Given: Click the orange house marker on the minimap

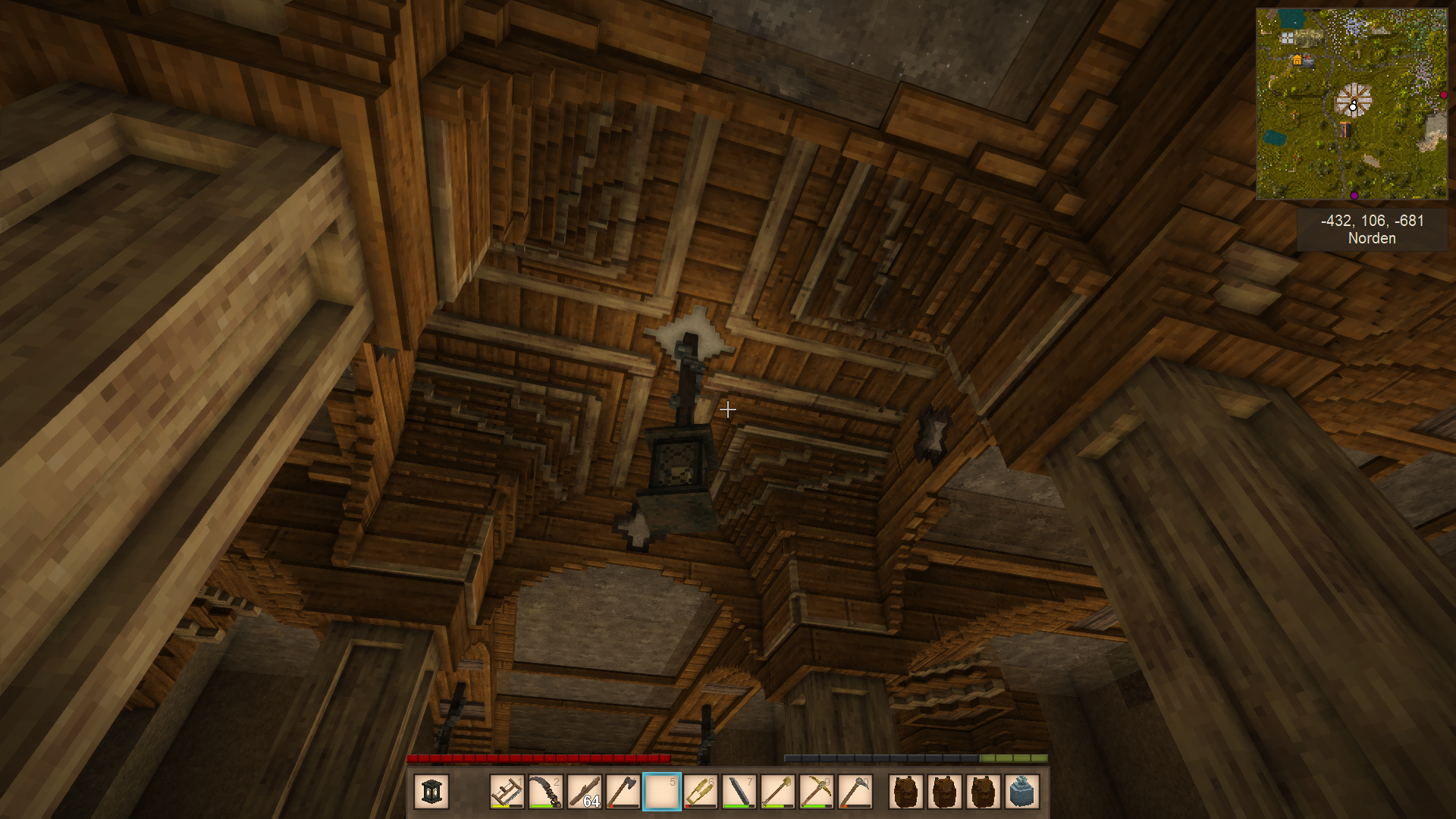Looking at the screenshot, I should coord(1297,60).
